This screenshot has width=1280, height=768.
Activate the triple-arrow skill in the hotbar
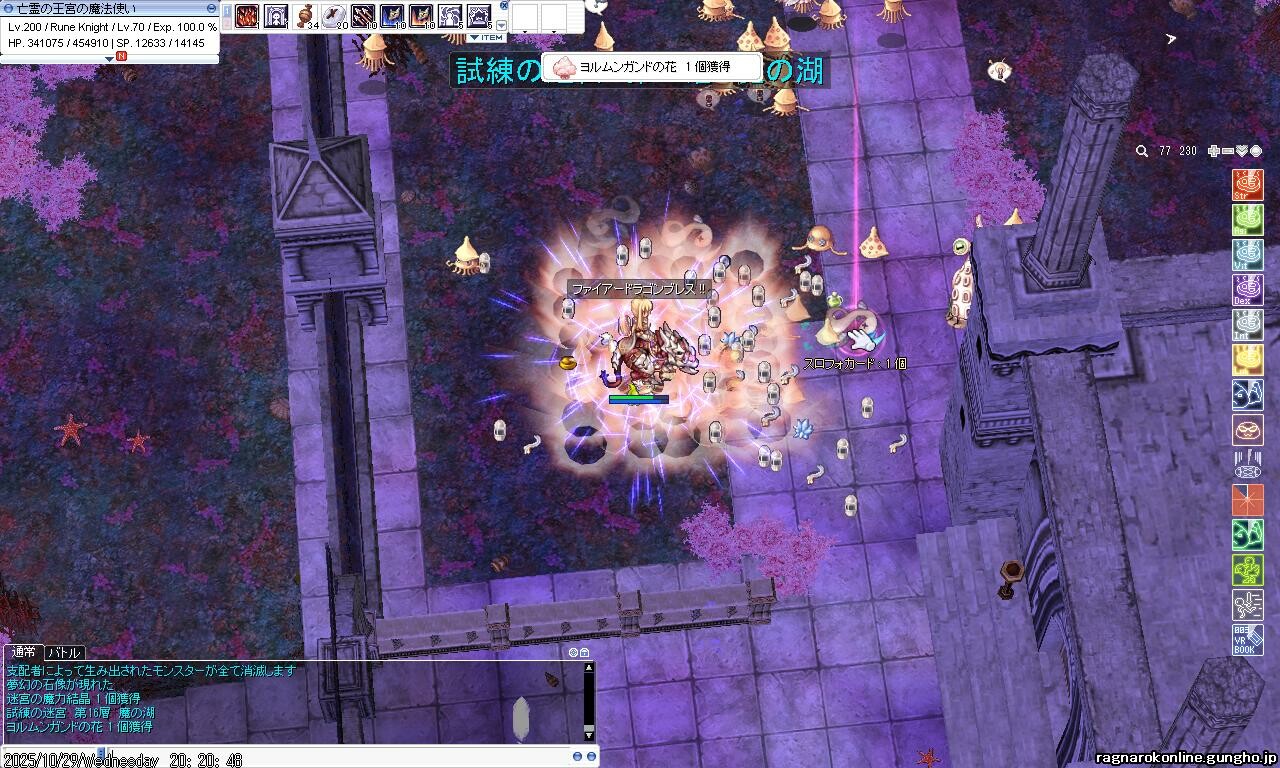point(363,17)
